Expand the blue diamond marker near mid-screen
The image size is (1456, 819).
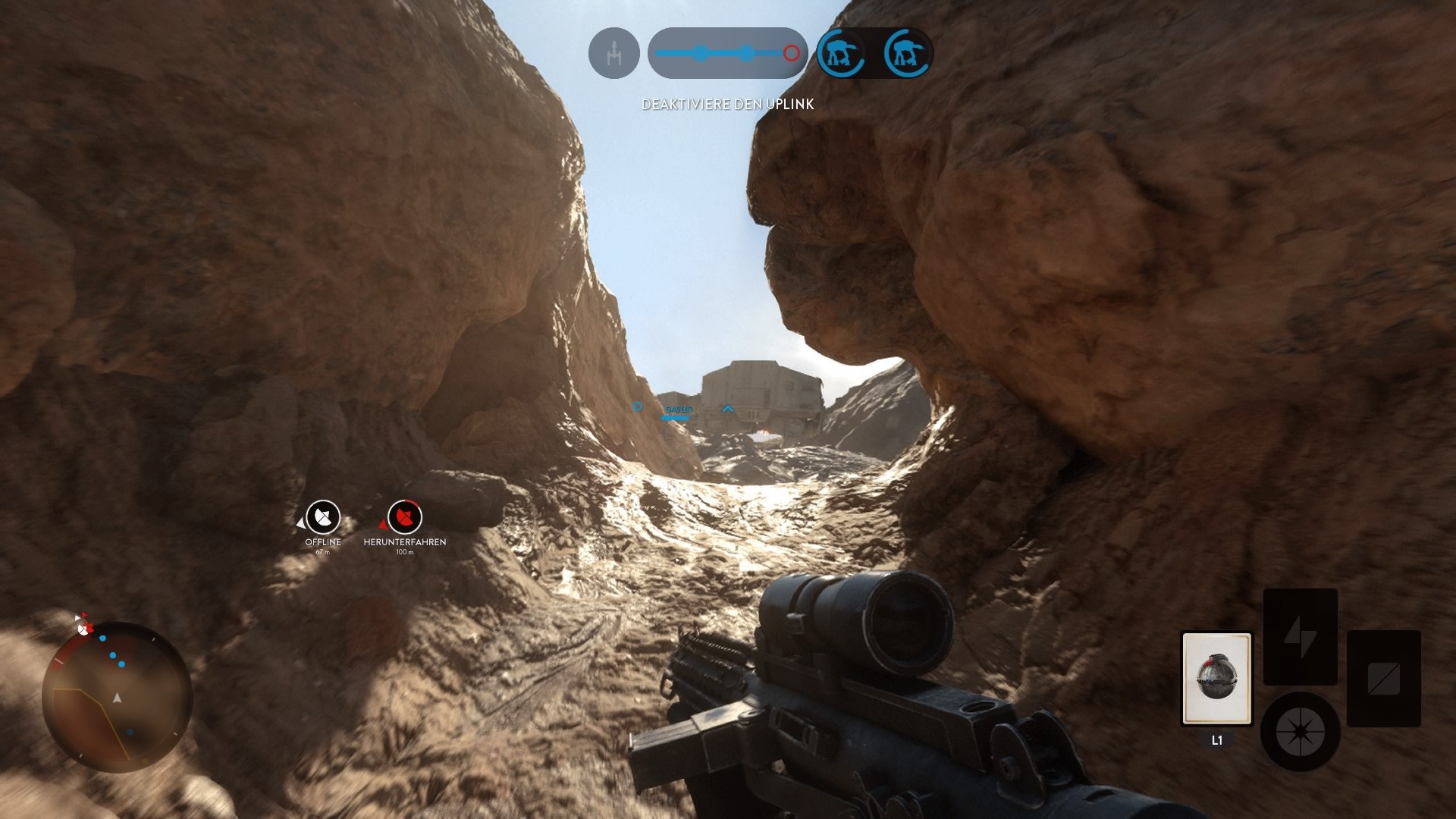click(x=637, y=407)
